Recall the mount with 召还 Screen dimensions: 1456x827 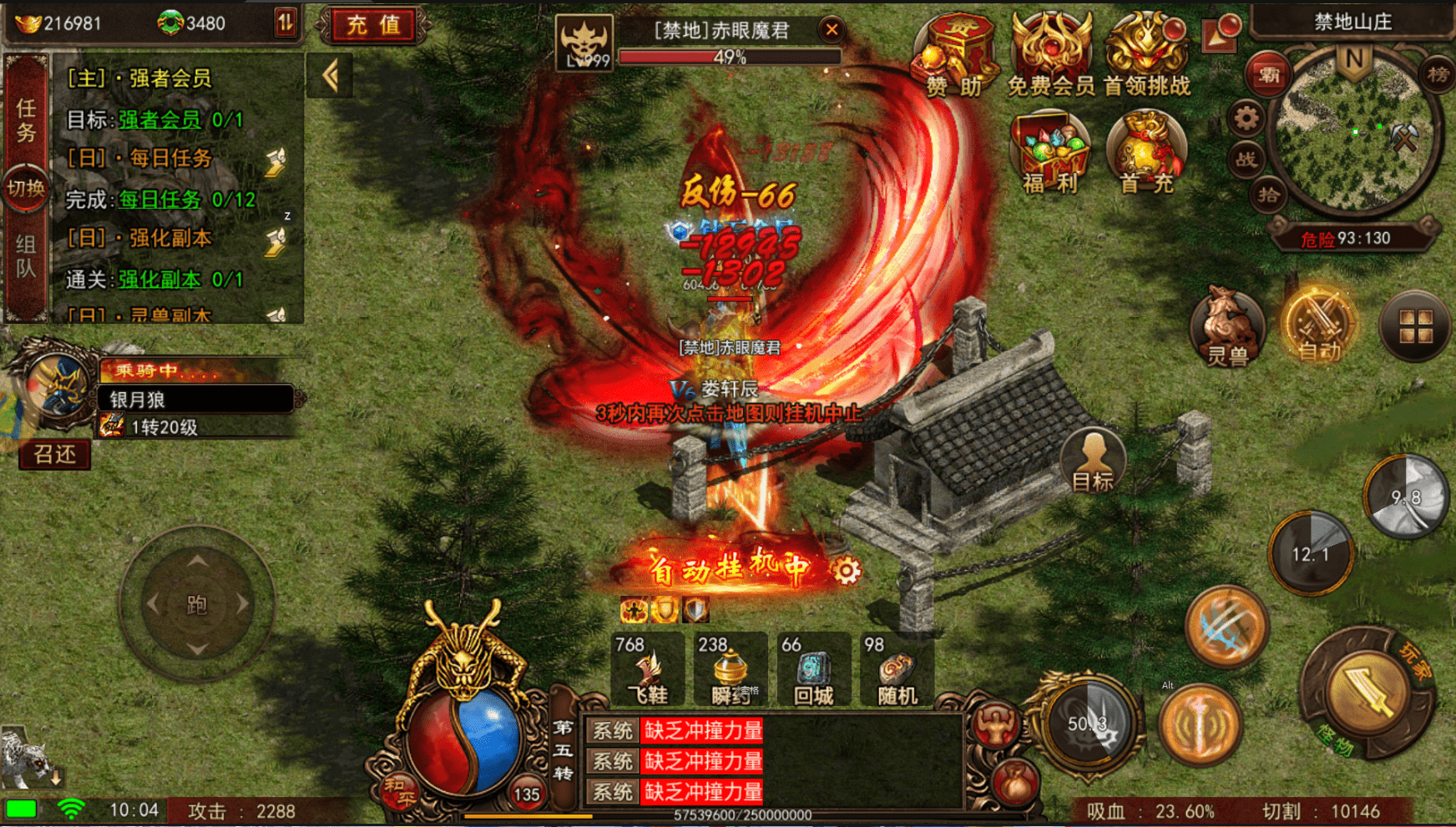coord(55,454)
